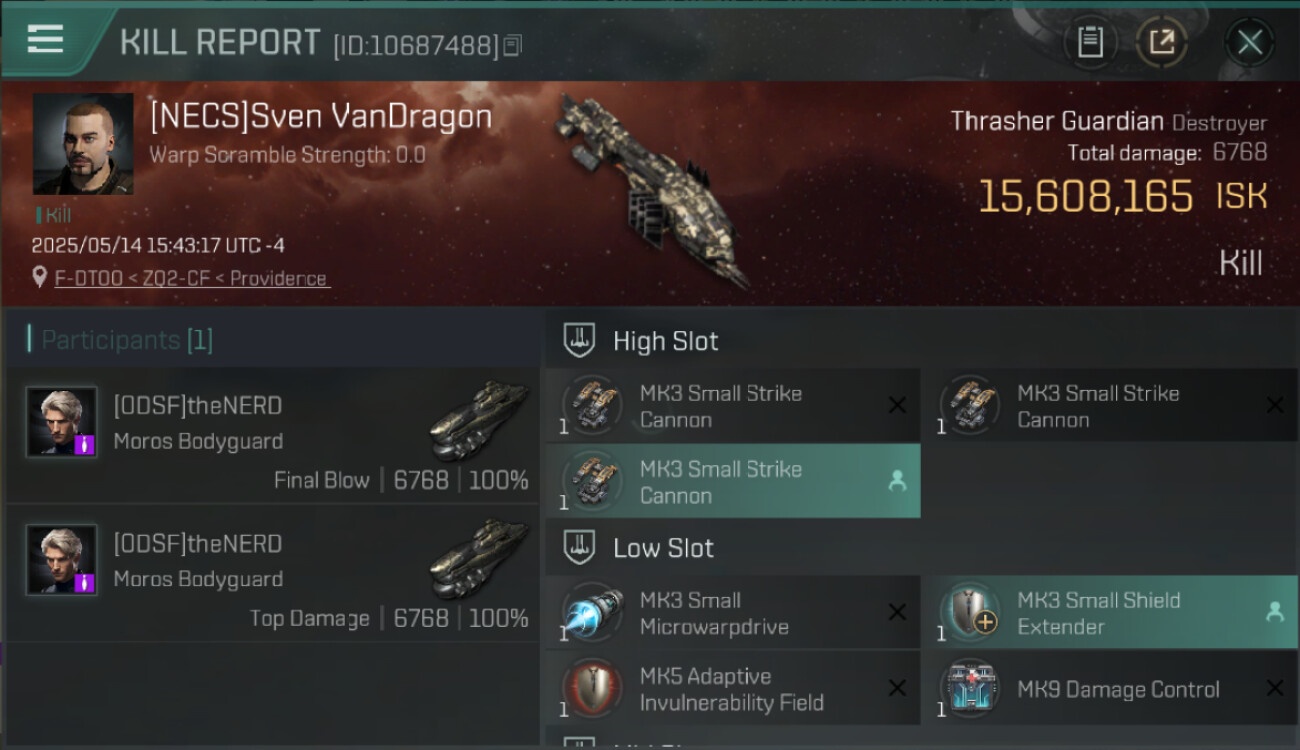The height and width of the screenshot is (750, 1300).
Task: View Sven VanDragon's portrait
Action: 83,144
